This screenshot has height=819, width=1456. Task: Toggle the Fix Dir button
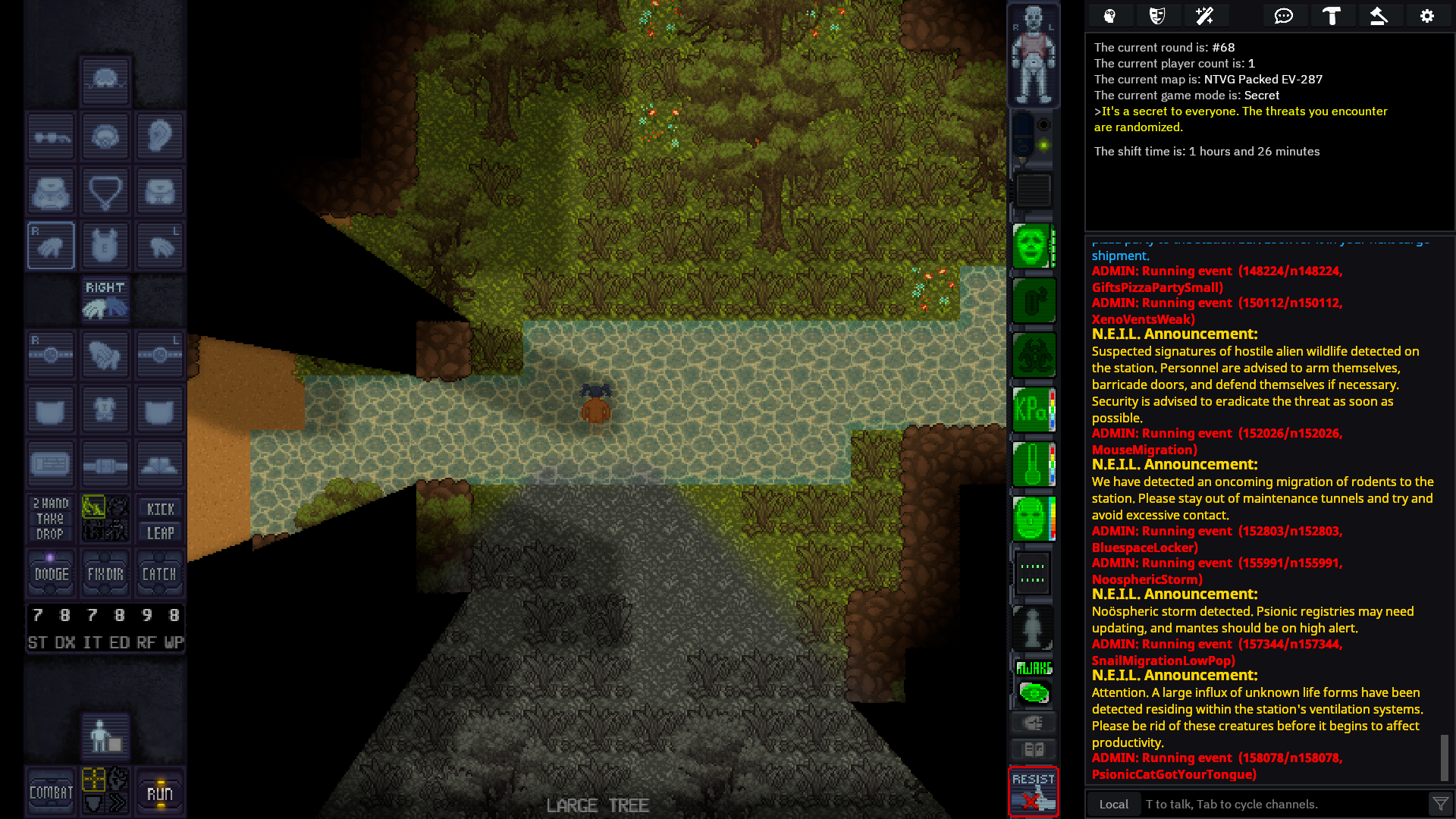[105, 574]
